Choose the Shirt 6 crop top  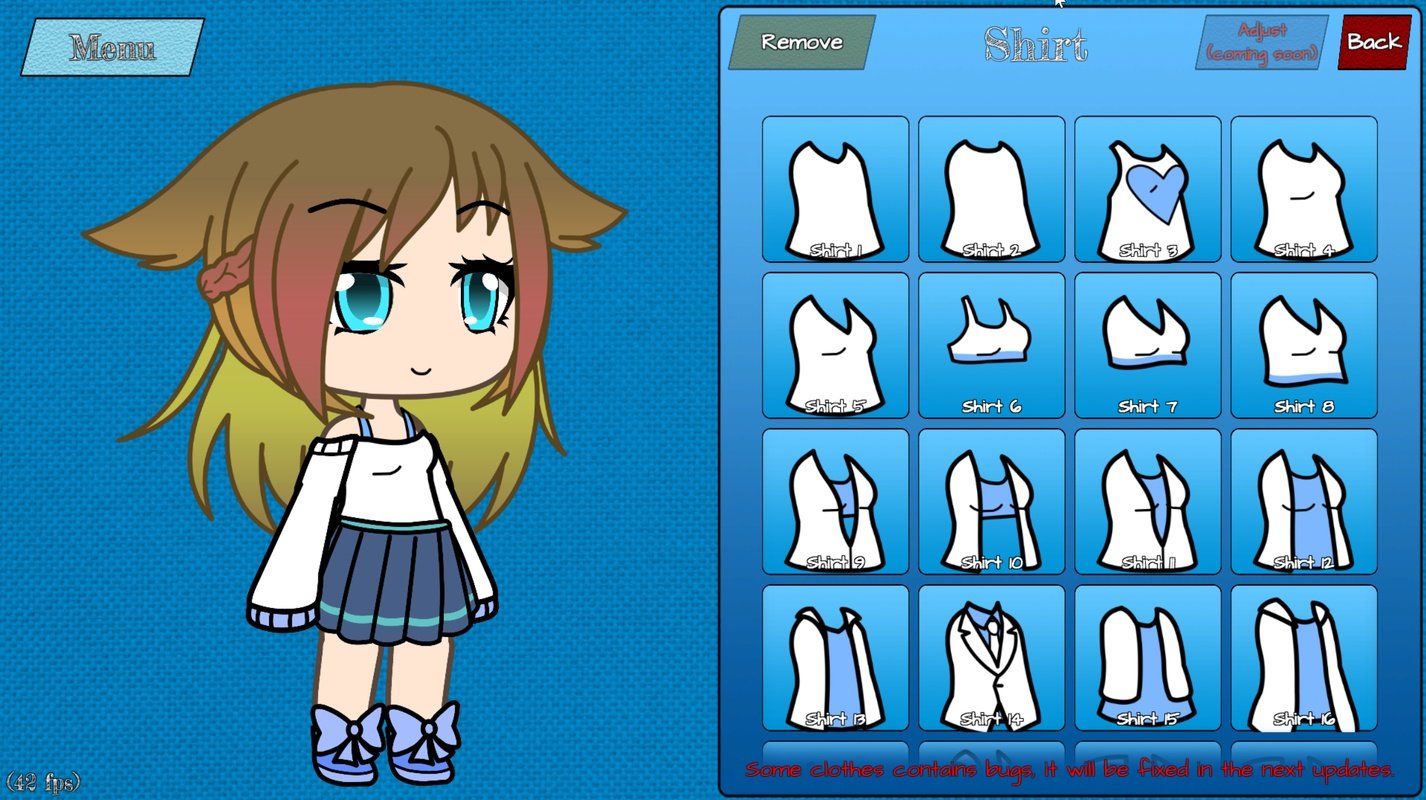pos(991,345)
